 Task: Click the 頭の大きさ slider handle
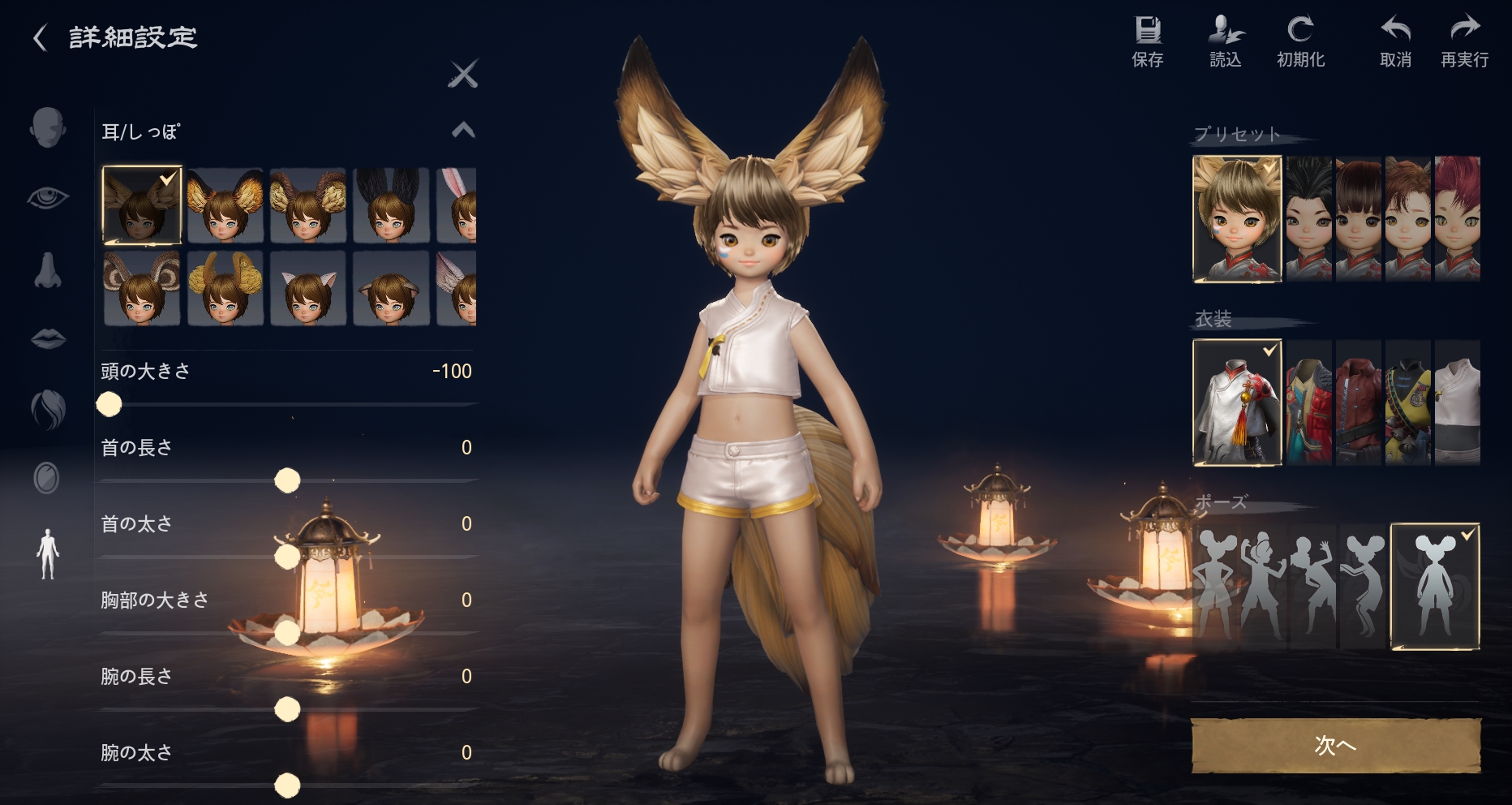[109, 404]
